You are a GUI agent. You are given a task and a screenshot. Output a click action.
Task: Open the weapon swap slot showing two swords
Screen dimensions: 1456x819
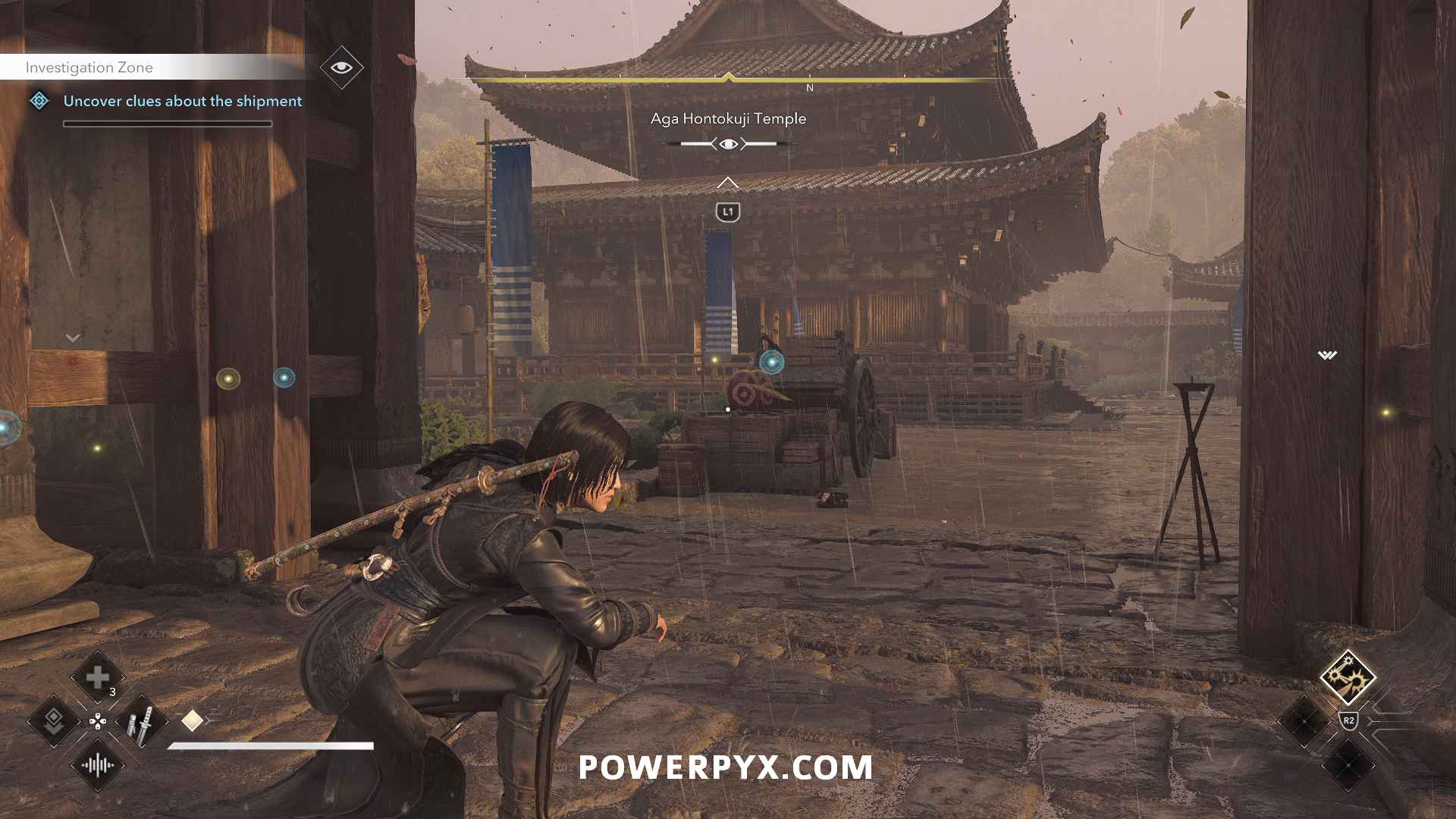(141, 721)
